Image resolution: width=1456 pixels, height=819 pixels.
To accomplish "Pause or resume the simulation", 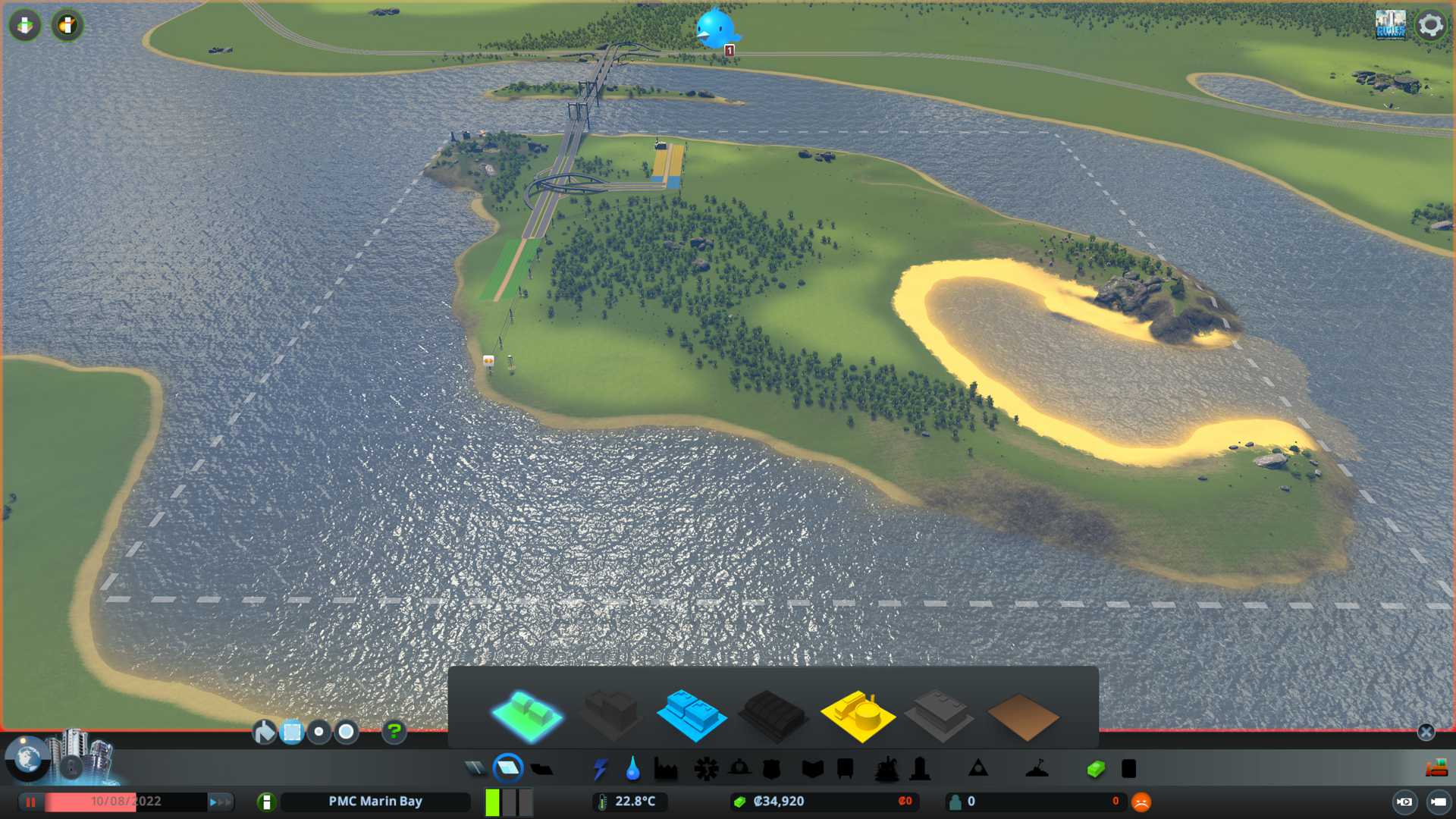I will 31,802.
